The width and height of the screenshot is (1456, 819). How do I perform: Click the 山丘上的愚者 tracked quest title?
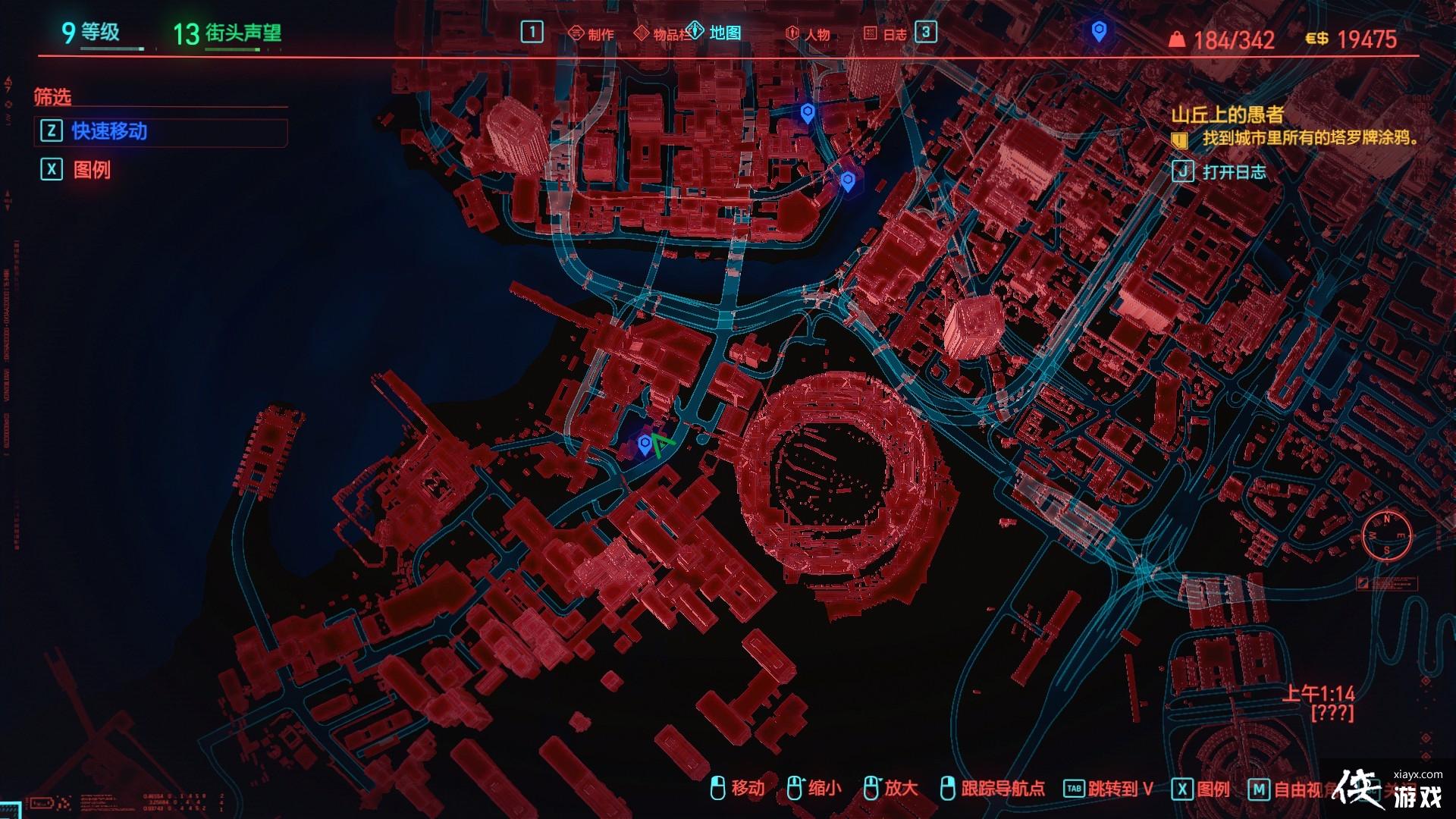pos(1227,115)
